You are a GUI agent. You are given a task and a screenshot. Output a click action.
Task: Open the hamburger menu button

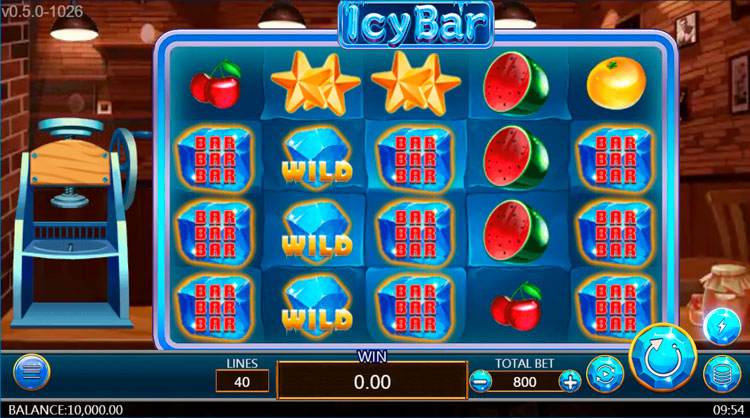[31, 372]
